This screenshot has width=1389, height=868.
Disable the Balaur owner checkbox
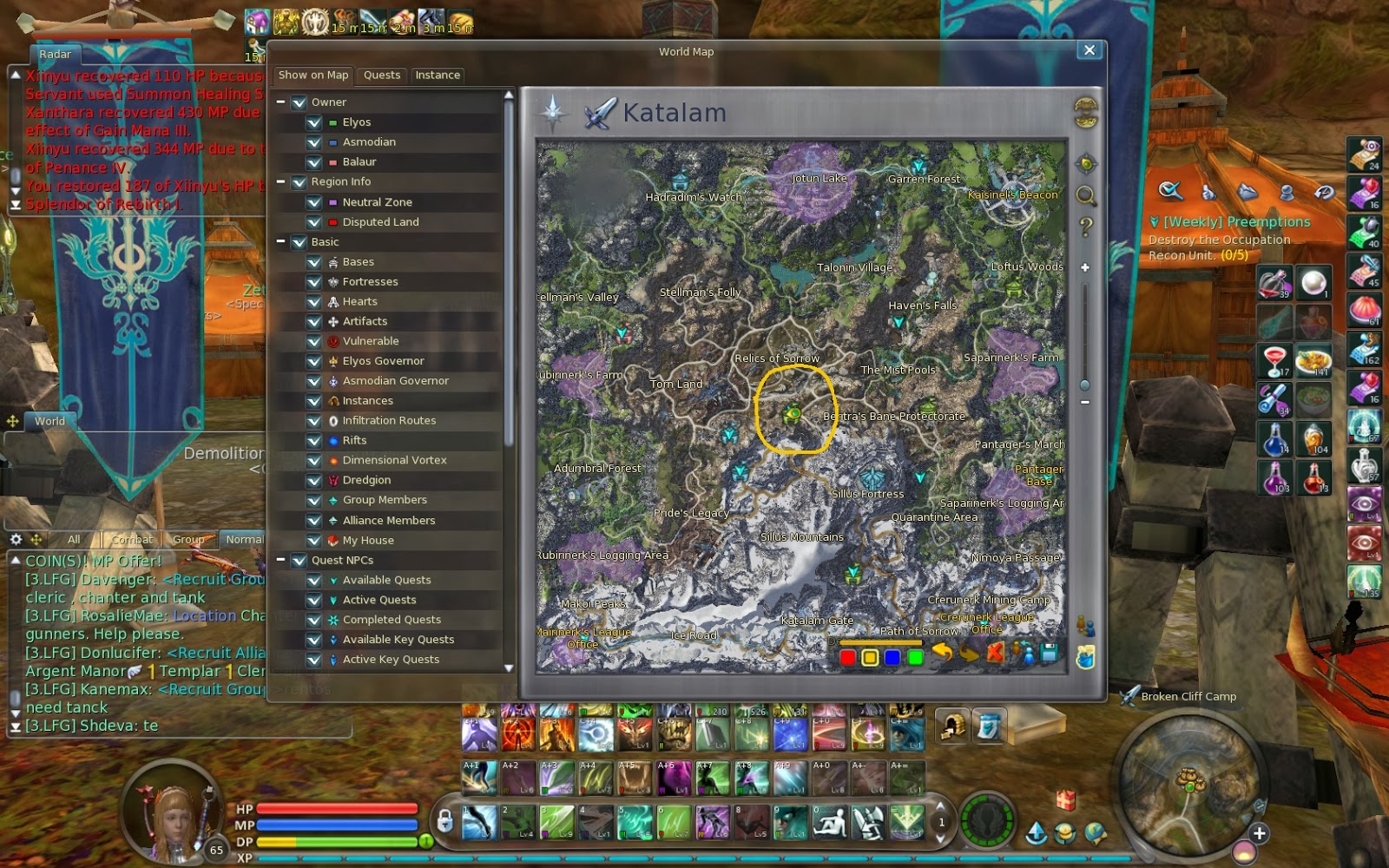pyautogui.click(x=314, y=161)
